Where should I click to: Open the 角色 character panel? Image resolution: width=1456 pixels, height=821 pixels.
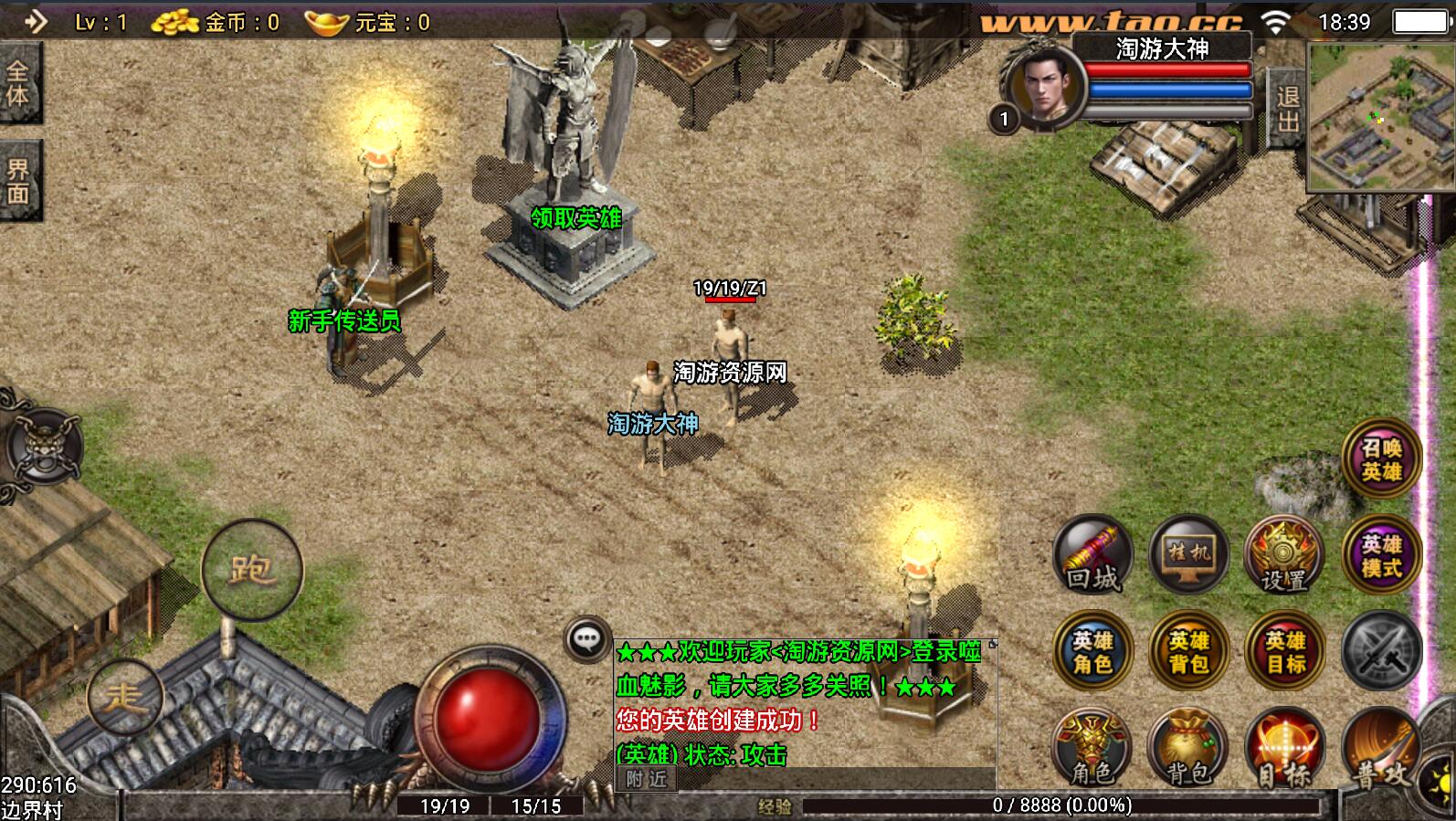tap(1093, 749)
